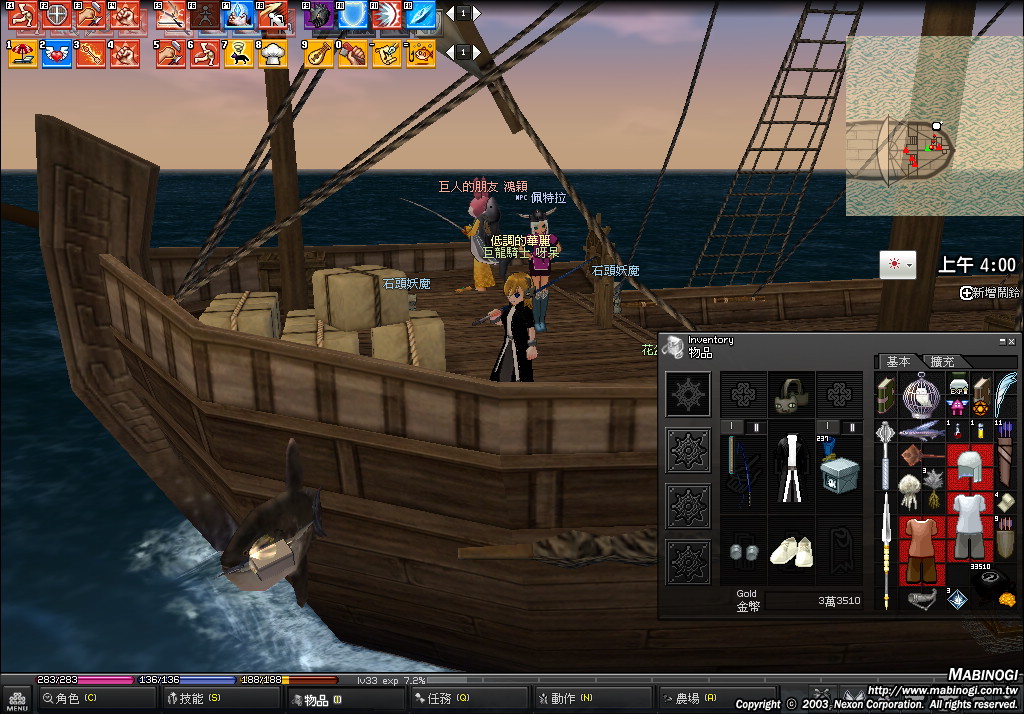Image resolution: width=1024 pixels, height=714 pixels.
Task: Select the 基本 inventory tab
Action: tap(899, 361)
